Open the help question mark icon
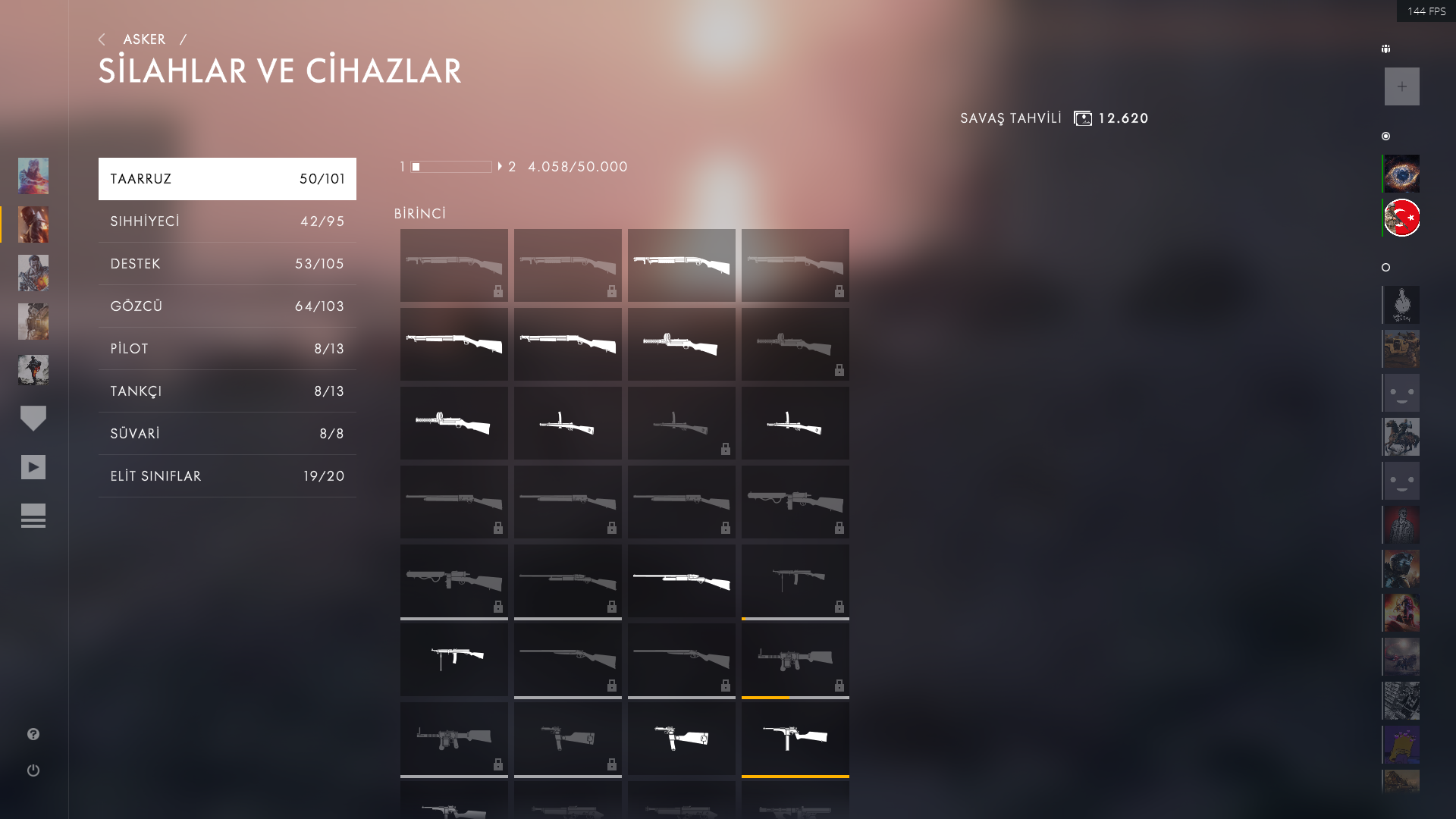 [x=33, y=734]
